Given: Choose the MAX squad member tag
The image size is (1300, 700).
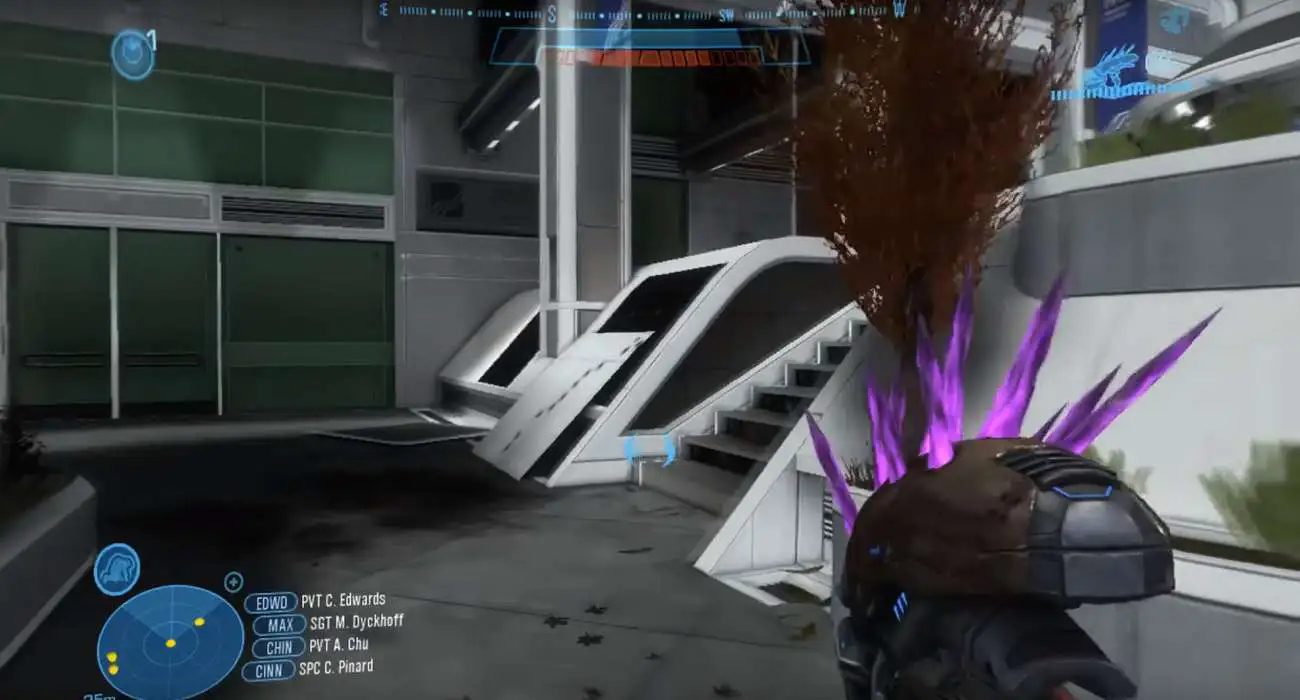Looking at the screenshot, I should click(279, 625).
